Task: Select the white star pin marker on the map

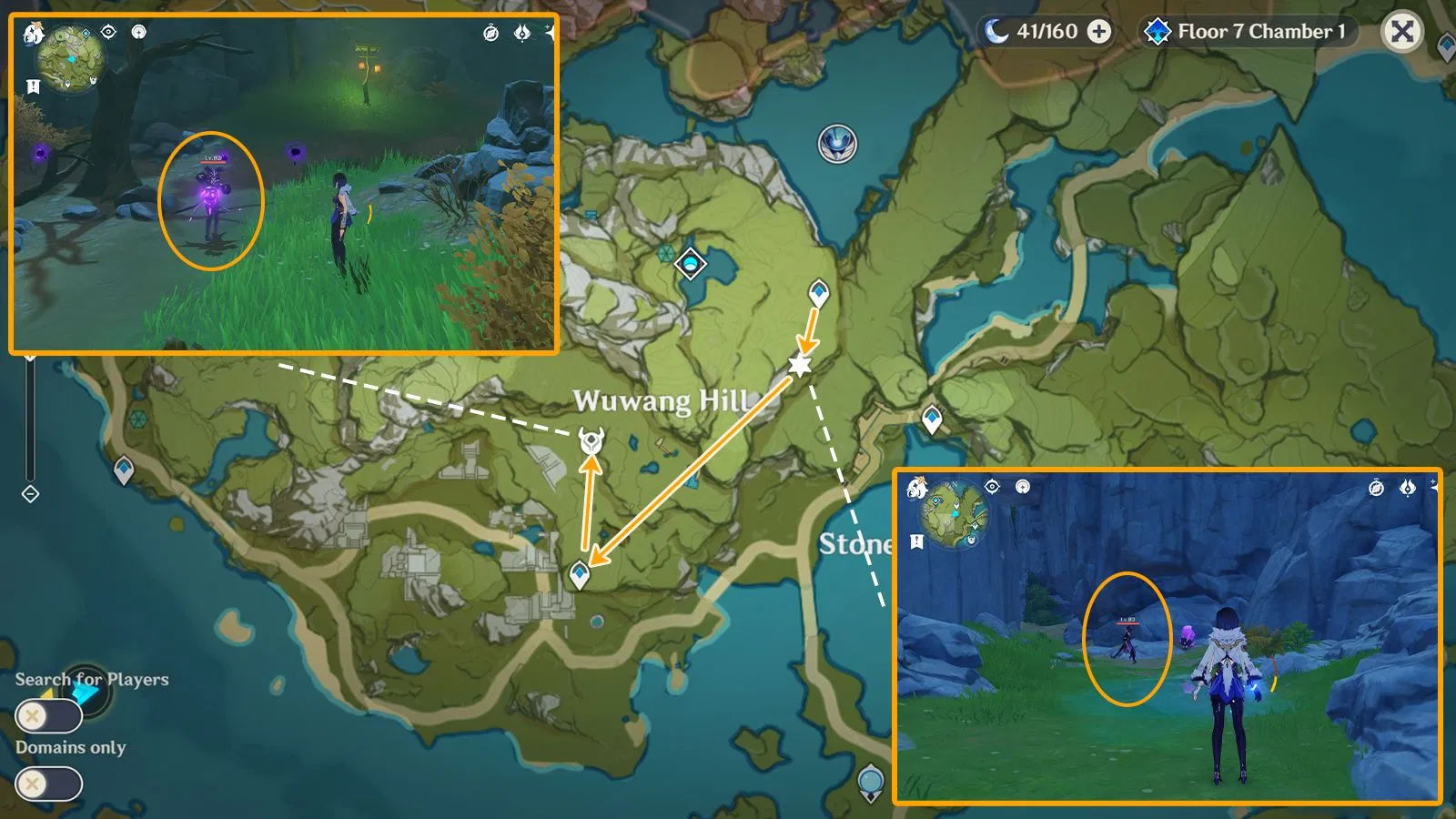Action: pos(800,367)
